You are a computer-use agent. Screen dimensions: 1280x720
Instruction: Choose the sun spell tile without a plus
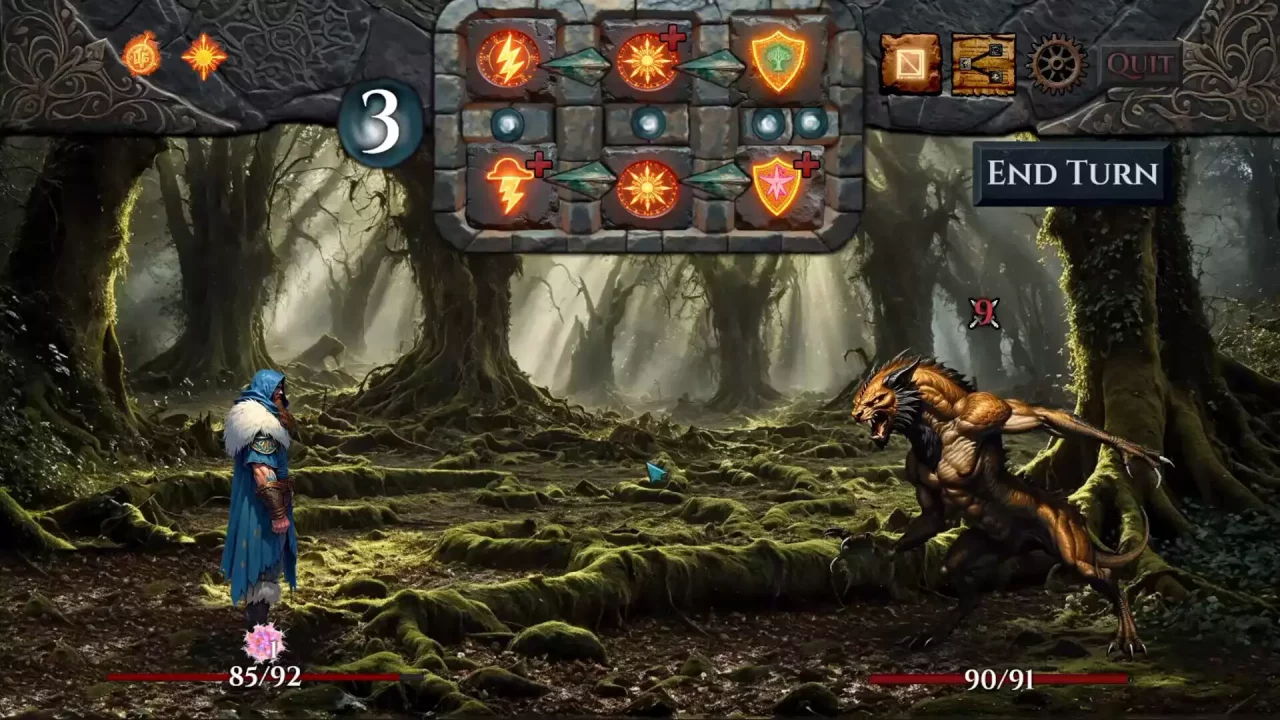tap(647, 187)
